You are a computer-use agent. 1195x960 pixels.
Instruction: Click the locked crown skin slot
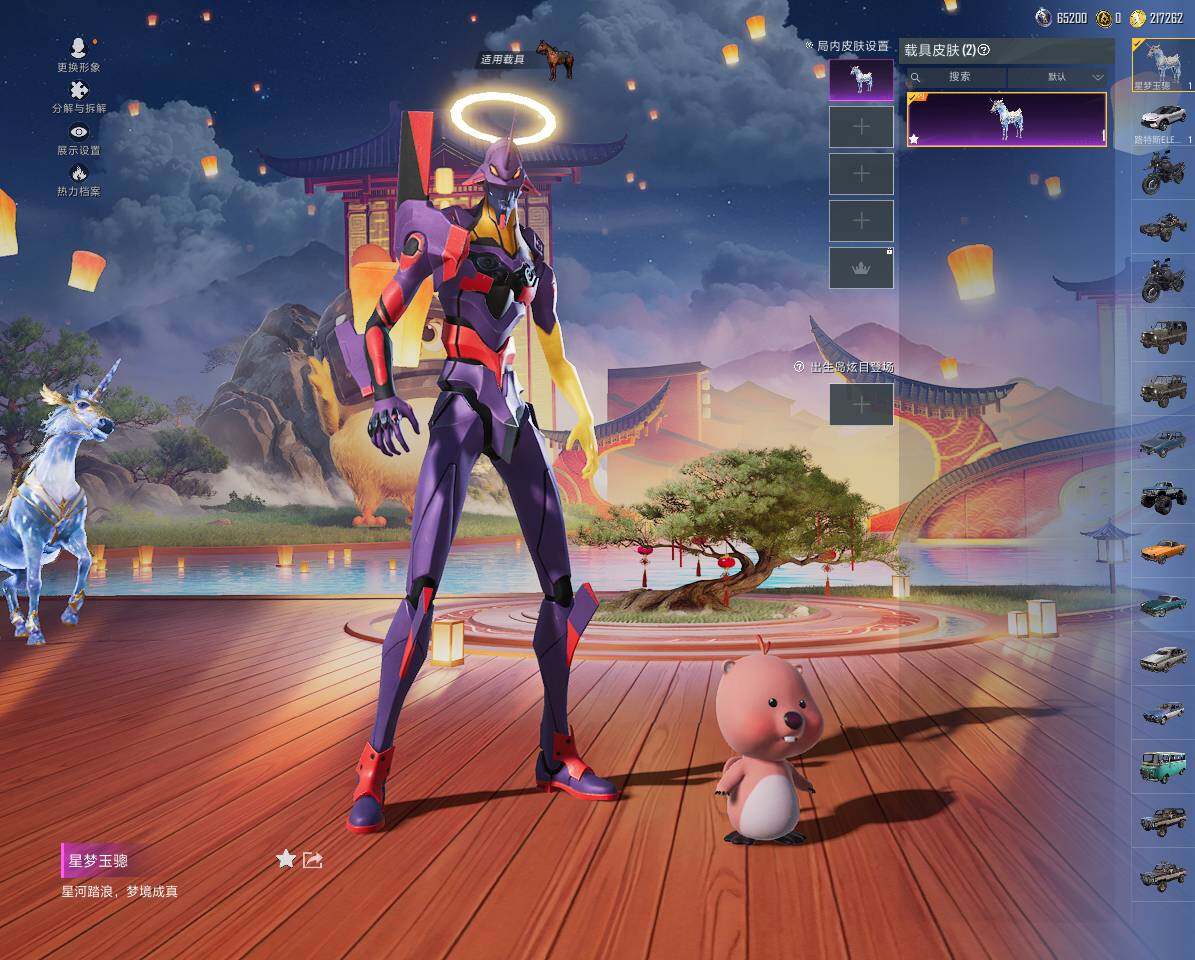[x=861, y=268]
